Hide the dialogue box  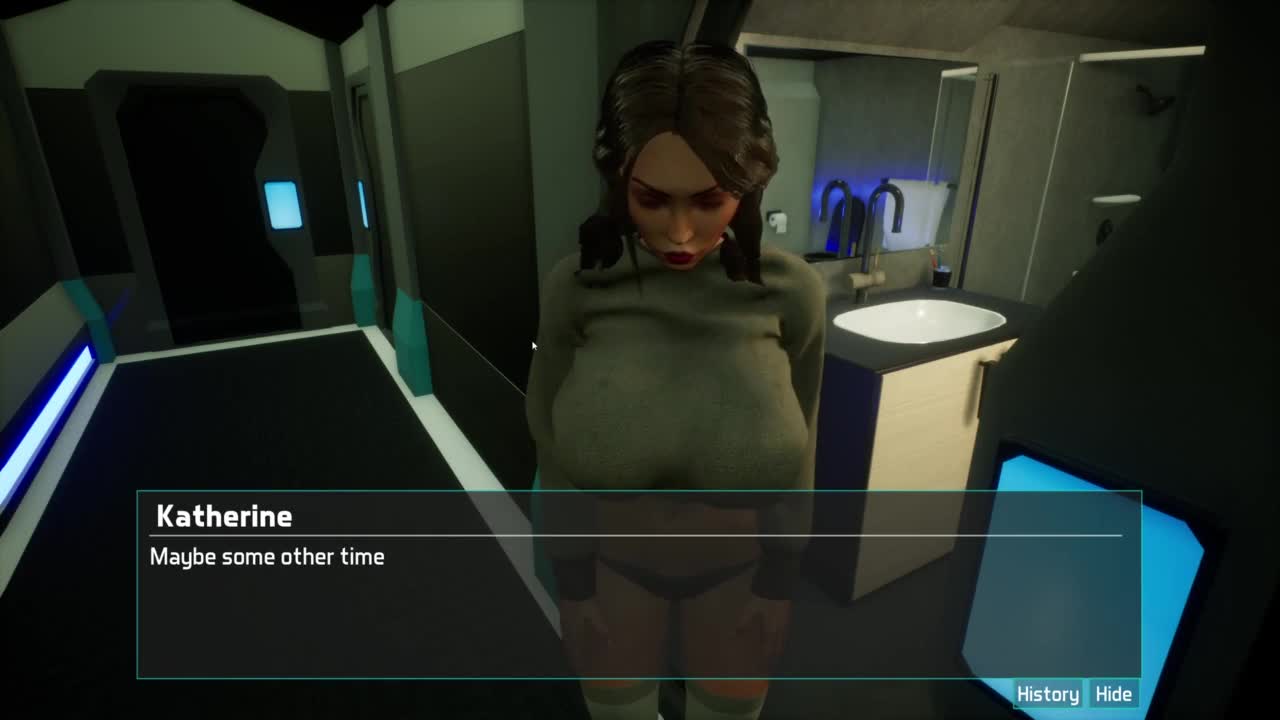1113,694
